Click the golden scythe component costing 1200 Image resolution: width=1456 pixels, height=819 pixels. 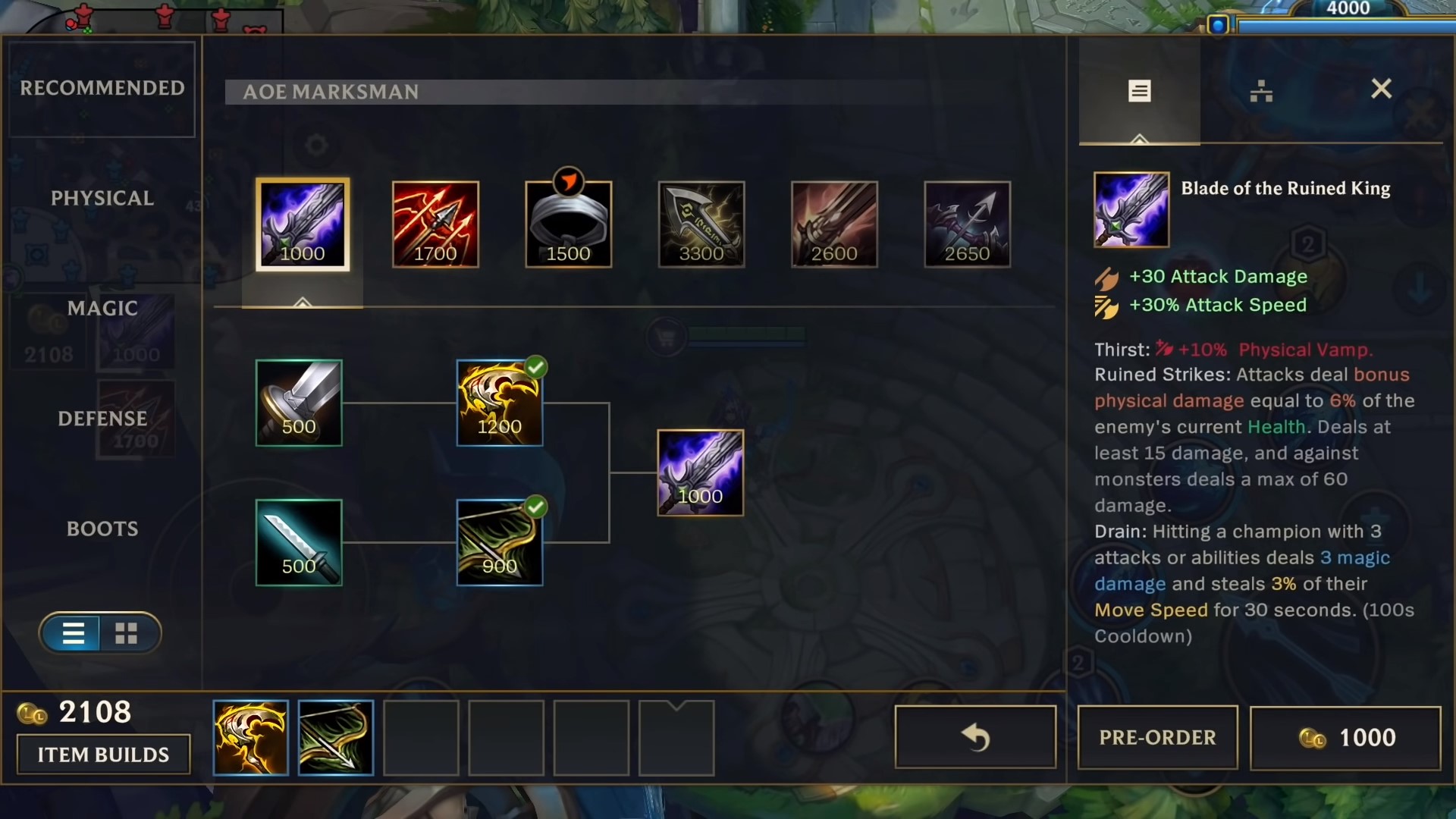click(x=499, y=403)
